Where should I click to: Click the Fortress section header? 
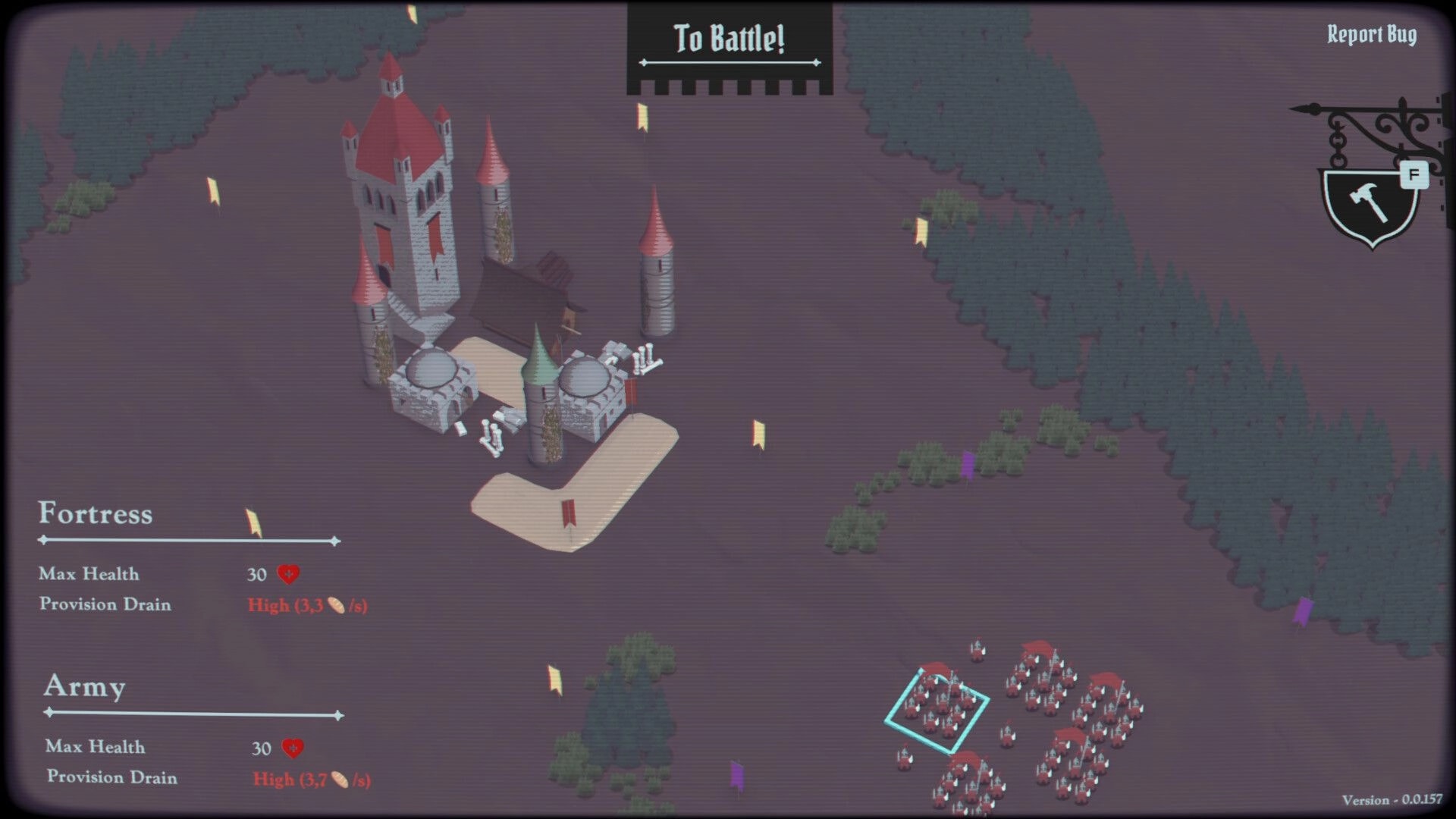(96, 516)
